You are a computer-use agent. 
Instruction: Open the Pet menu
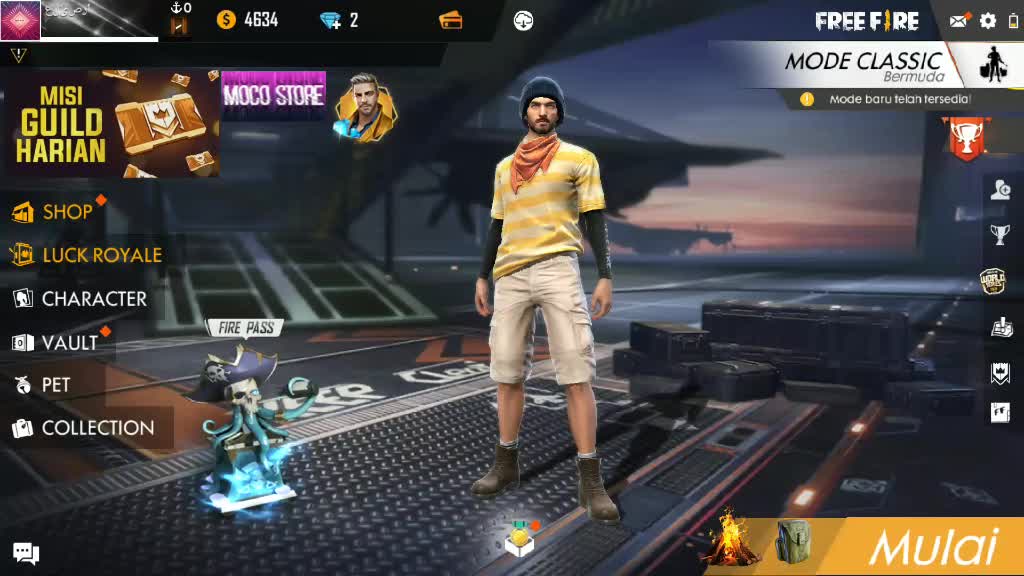(55, 385)
